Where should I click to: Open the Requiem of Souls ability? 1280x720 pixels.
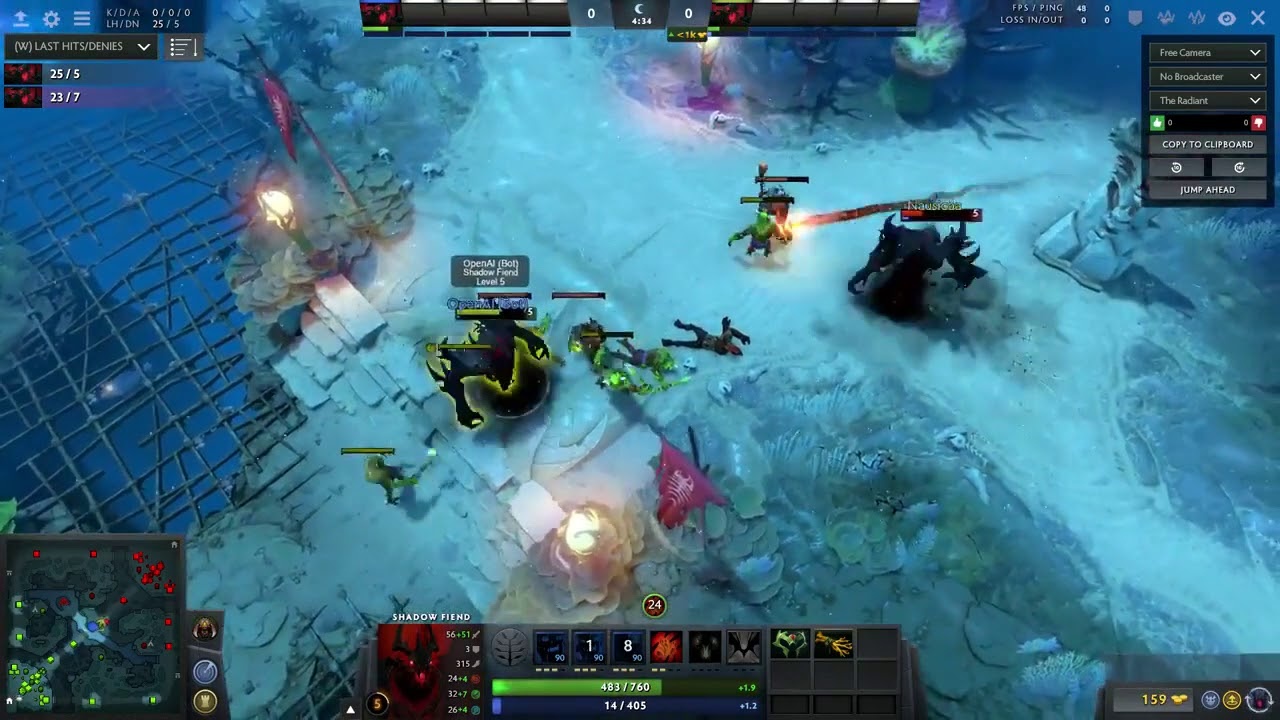click(x=743, y=645)
